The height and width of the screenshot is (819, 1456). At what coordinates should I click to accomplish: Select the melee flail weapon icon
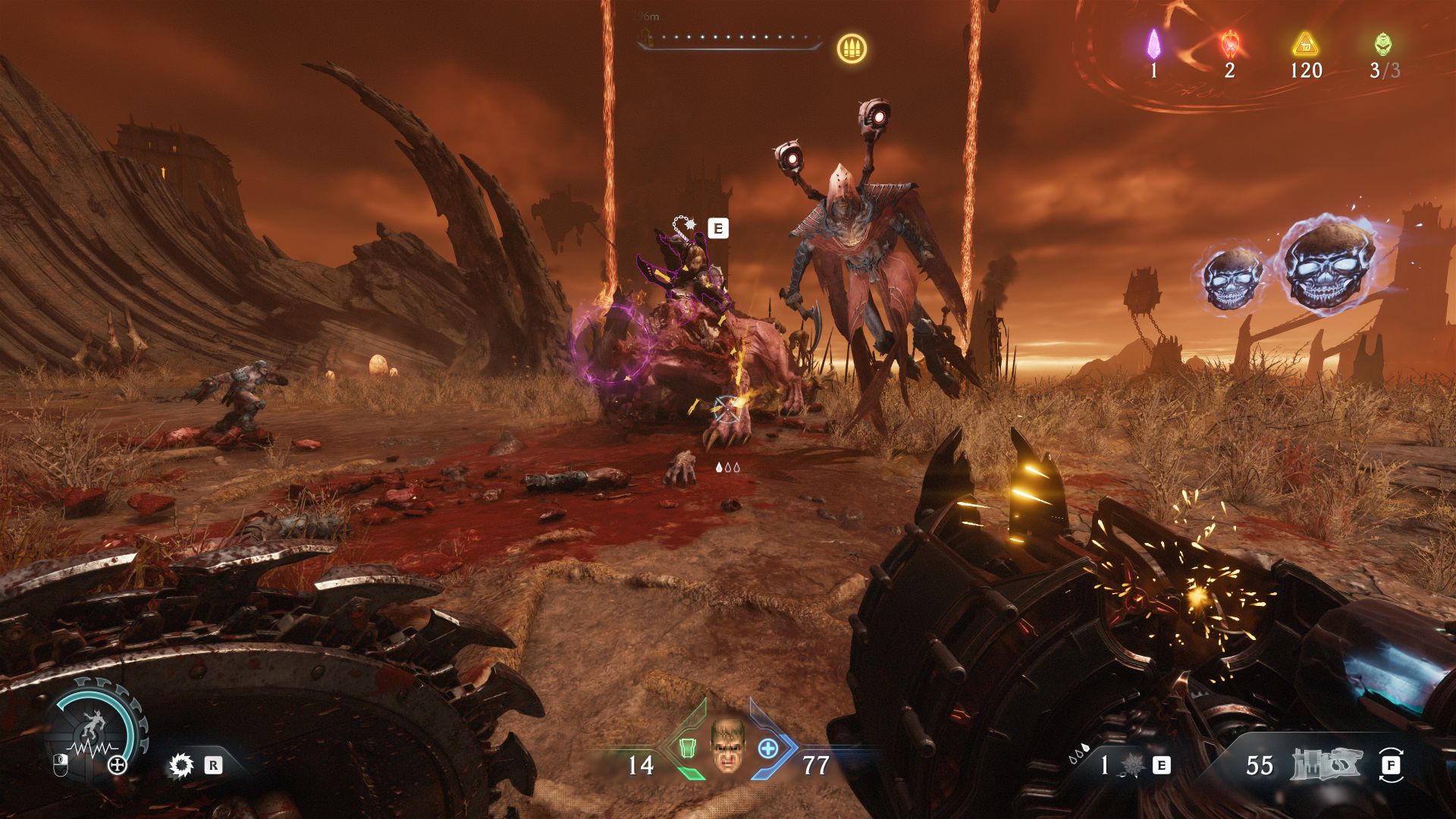(x=1133, y=765)
